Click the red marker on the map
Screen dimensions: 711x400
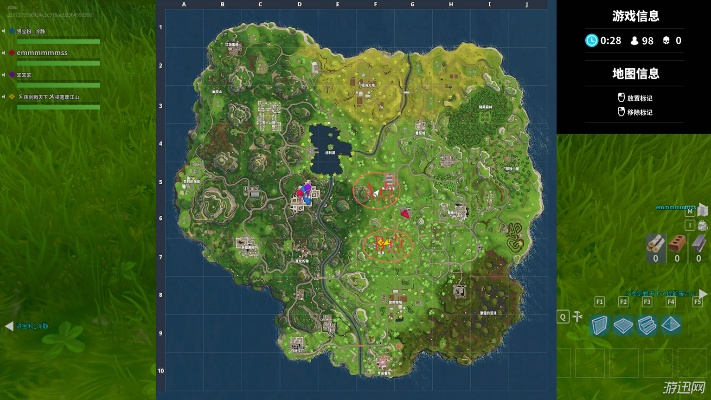tap(405, 213)
